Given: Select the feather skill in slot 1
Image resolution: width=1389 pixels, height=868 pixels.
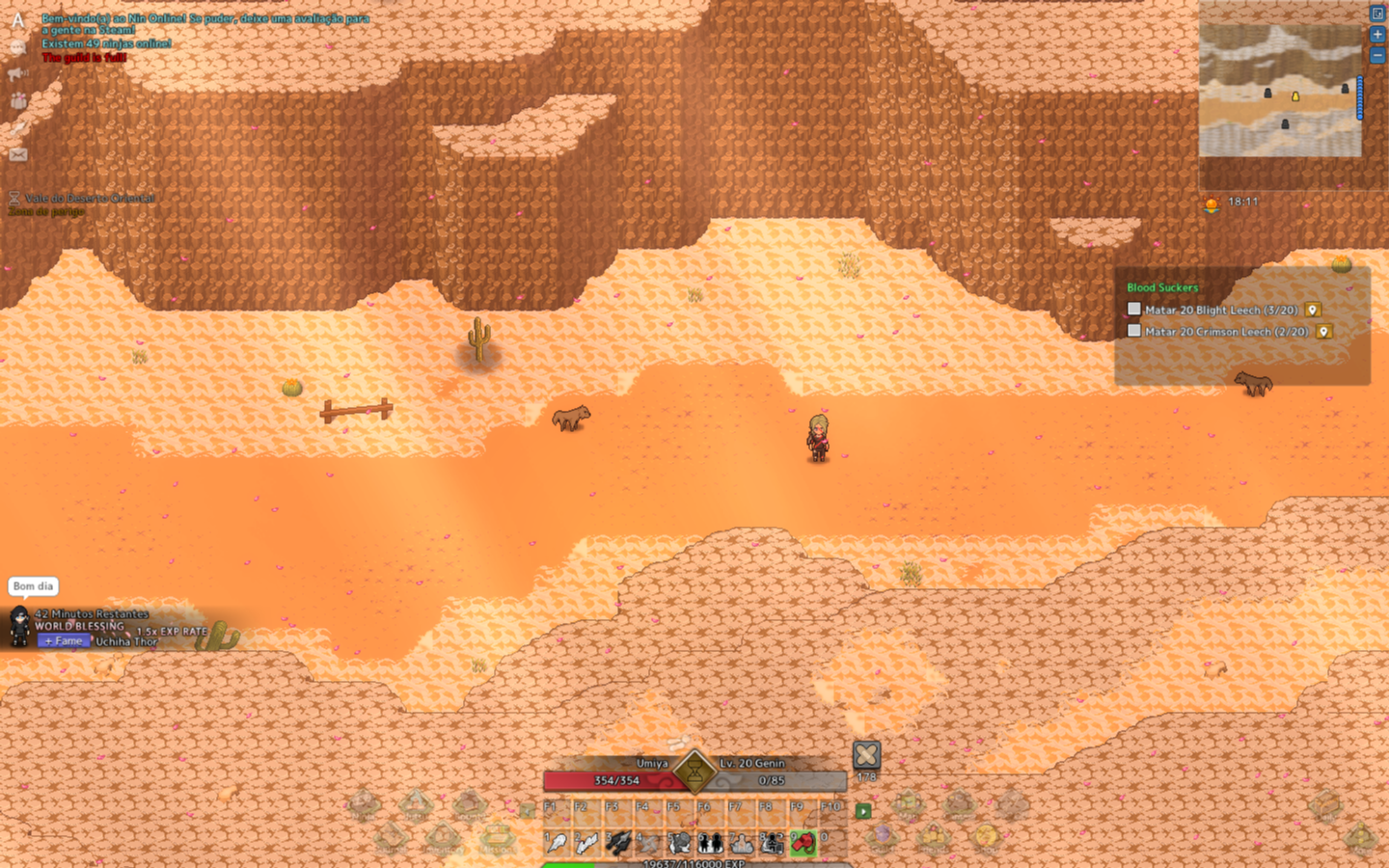Looking at the screenshot, I should 557,843.
